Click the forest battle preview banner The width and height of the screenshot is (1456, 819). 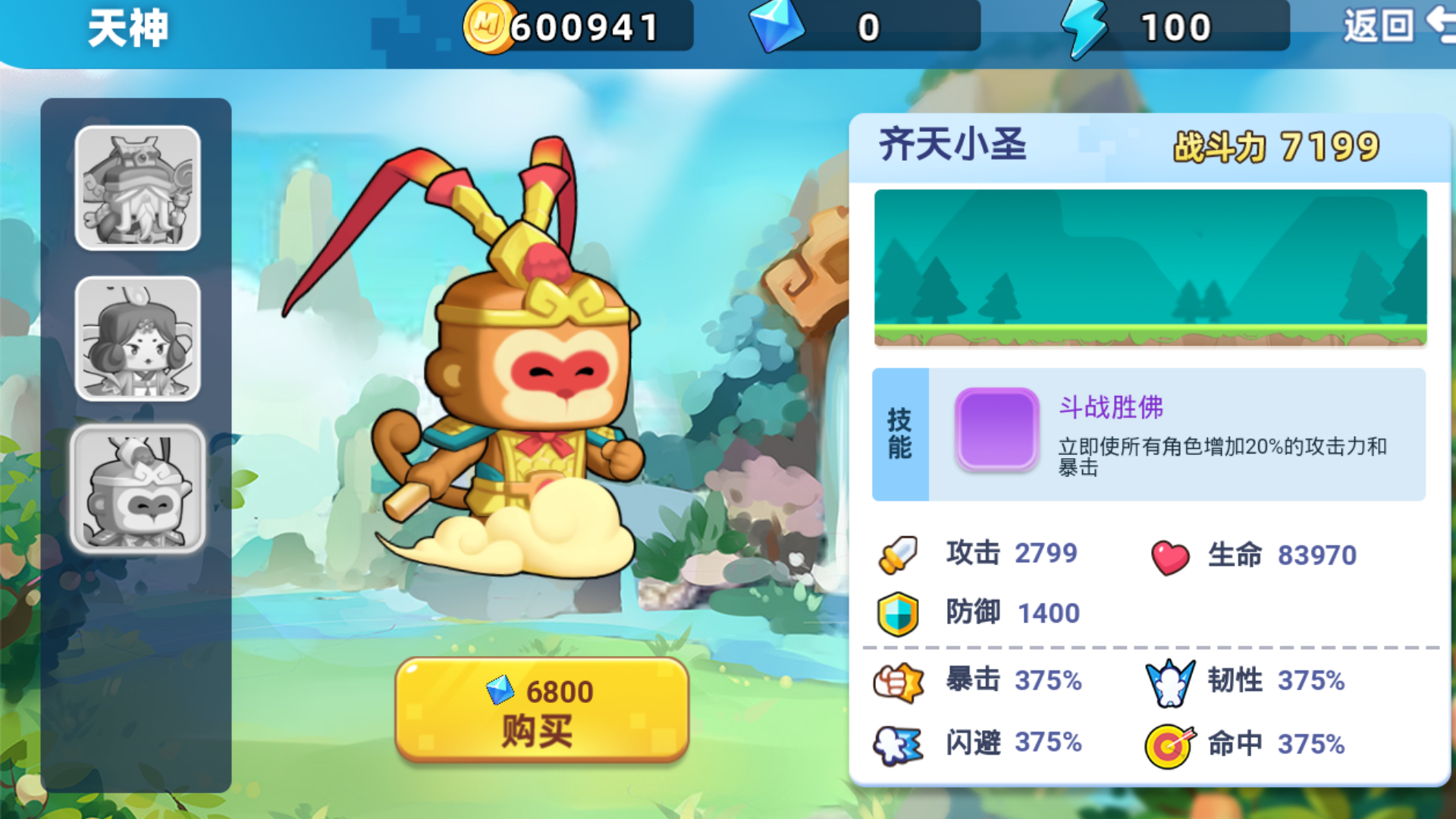(1150, 269)
